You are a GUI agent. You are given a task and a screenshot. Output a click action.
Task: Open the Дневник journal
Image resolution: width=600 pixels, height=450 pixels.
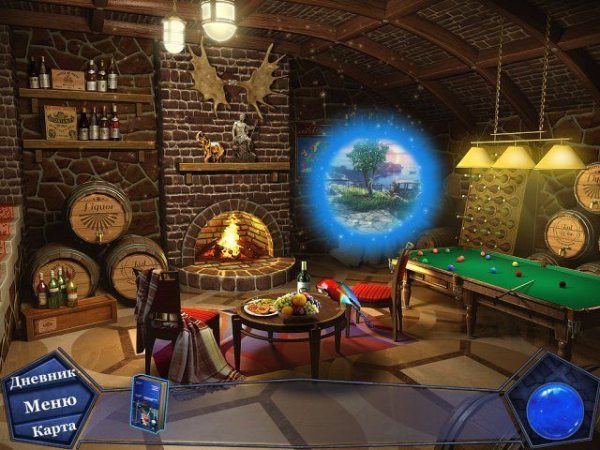pos(44,382)
